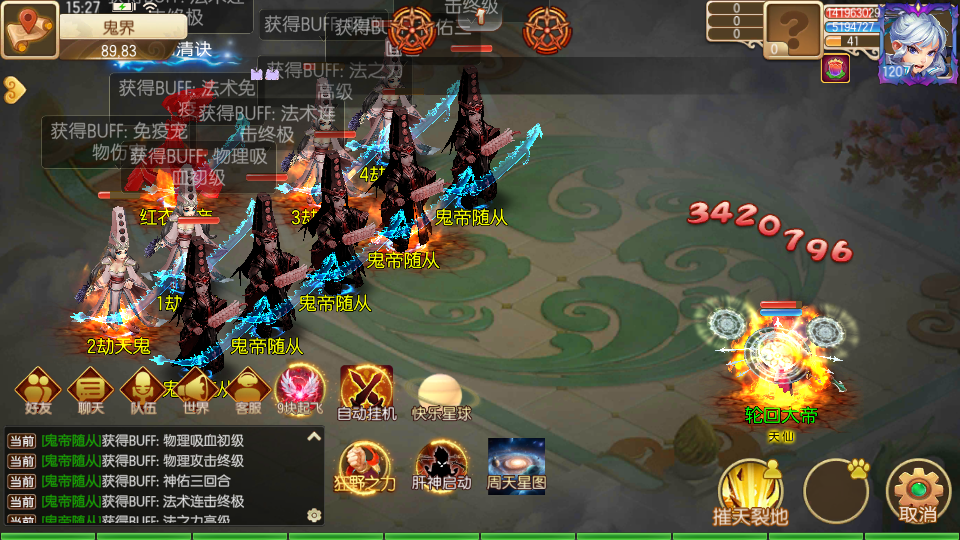Viewport: 960px width, 540px height.
Task: Open the 聊天 chat menu
Action: point(91,389)
